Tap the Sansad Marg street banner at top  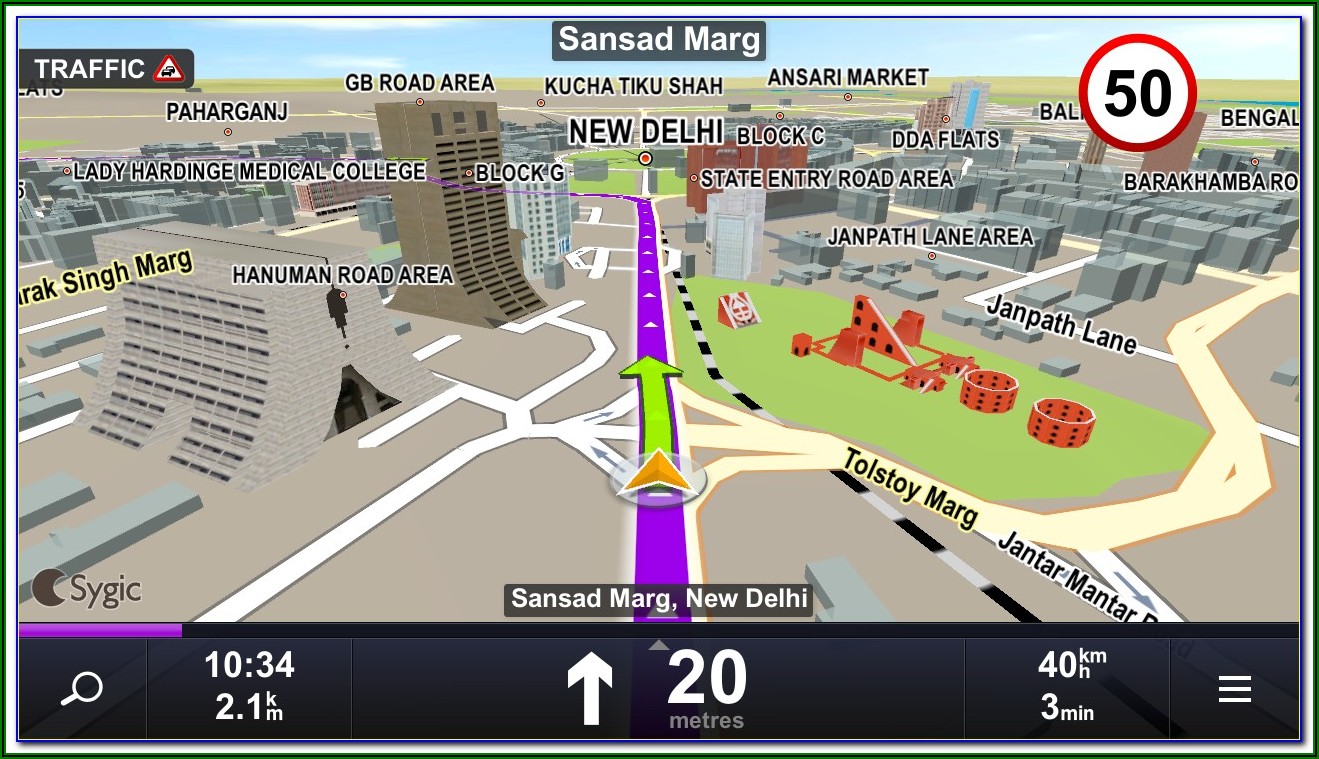(x=659, y=41)
